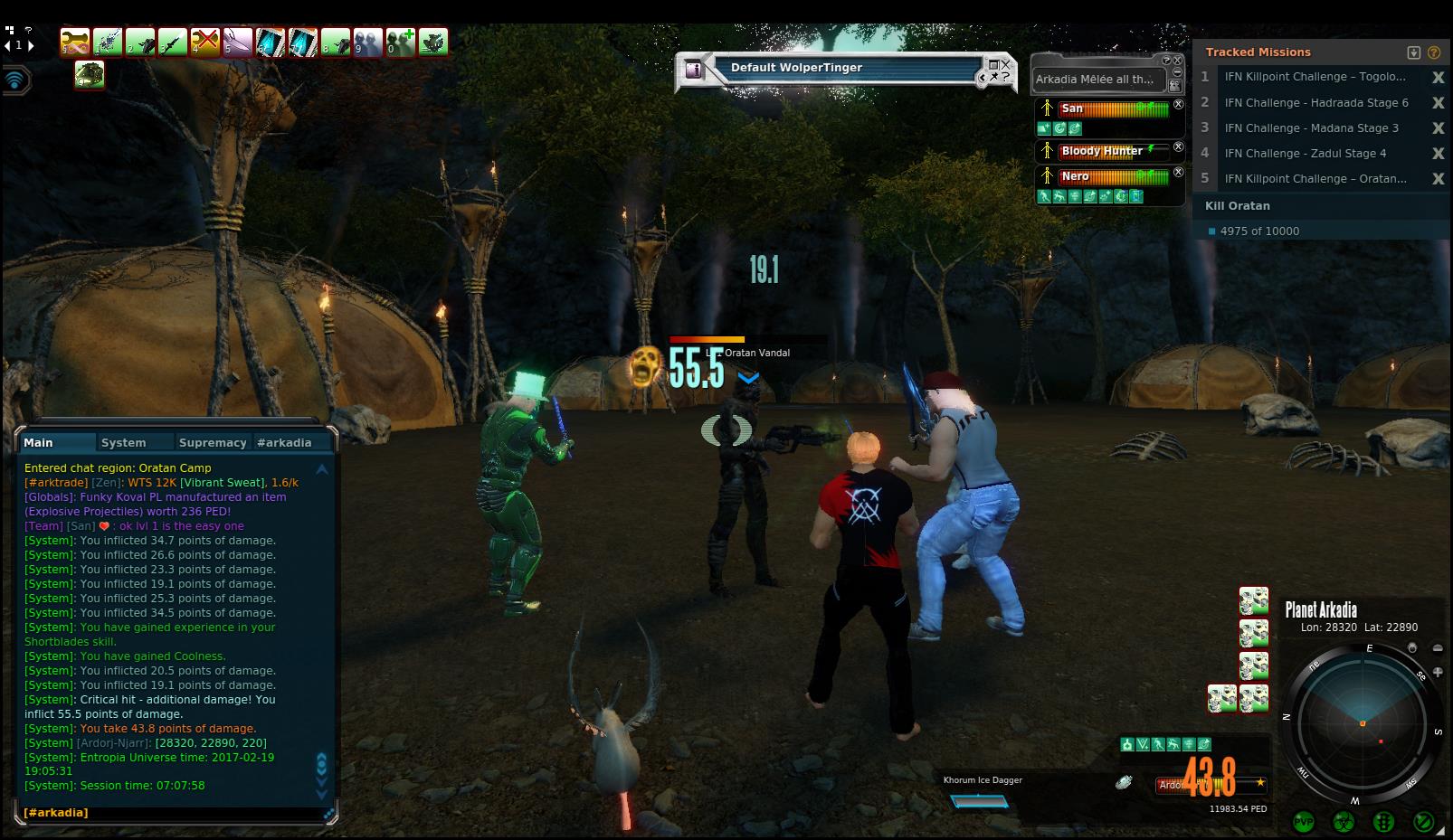Viewport: 1453px width, 840px height.
Task: Click the biohazard icon below radar
Action: click(1344, 822)
